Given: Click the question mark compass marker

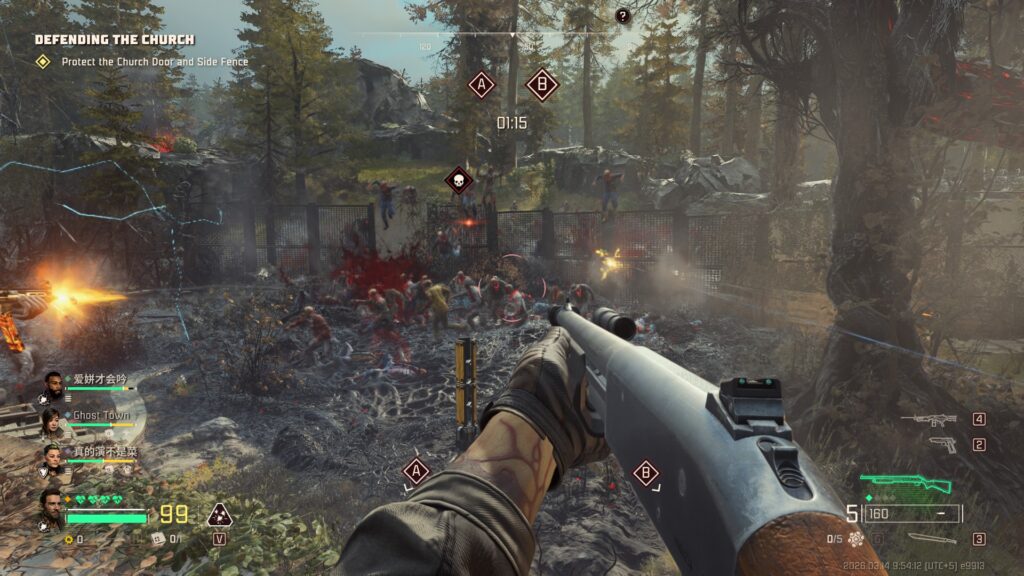Looking at the screenshot, I should pyautogui.click(x=623, y=16).
